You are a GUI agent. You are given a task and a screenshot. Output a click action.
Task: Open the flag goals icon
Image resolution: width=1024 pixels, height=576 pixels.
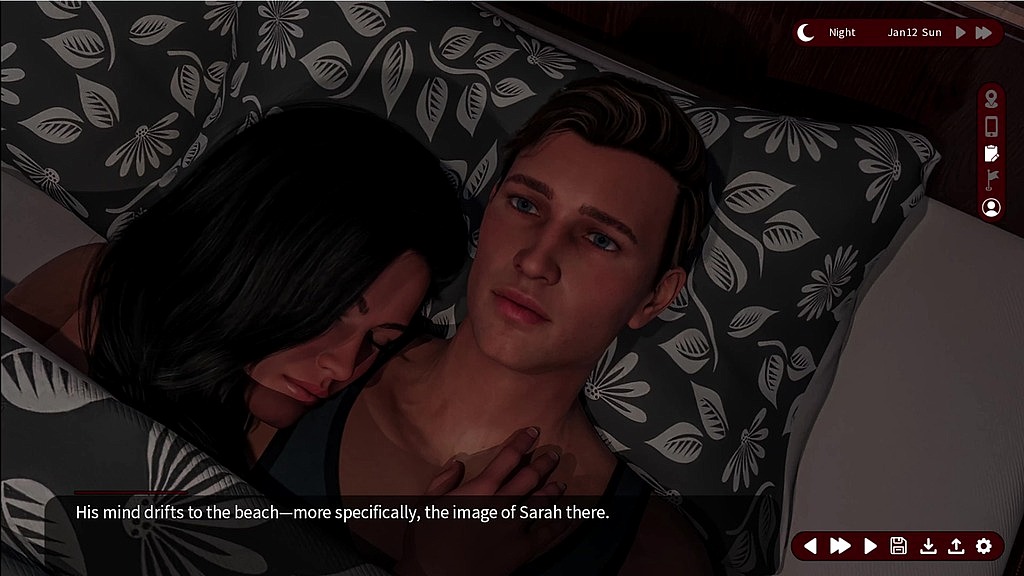pyautogui.click(x=991, y=180)
